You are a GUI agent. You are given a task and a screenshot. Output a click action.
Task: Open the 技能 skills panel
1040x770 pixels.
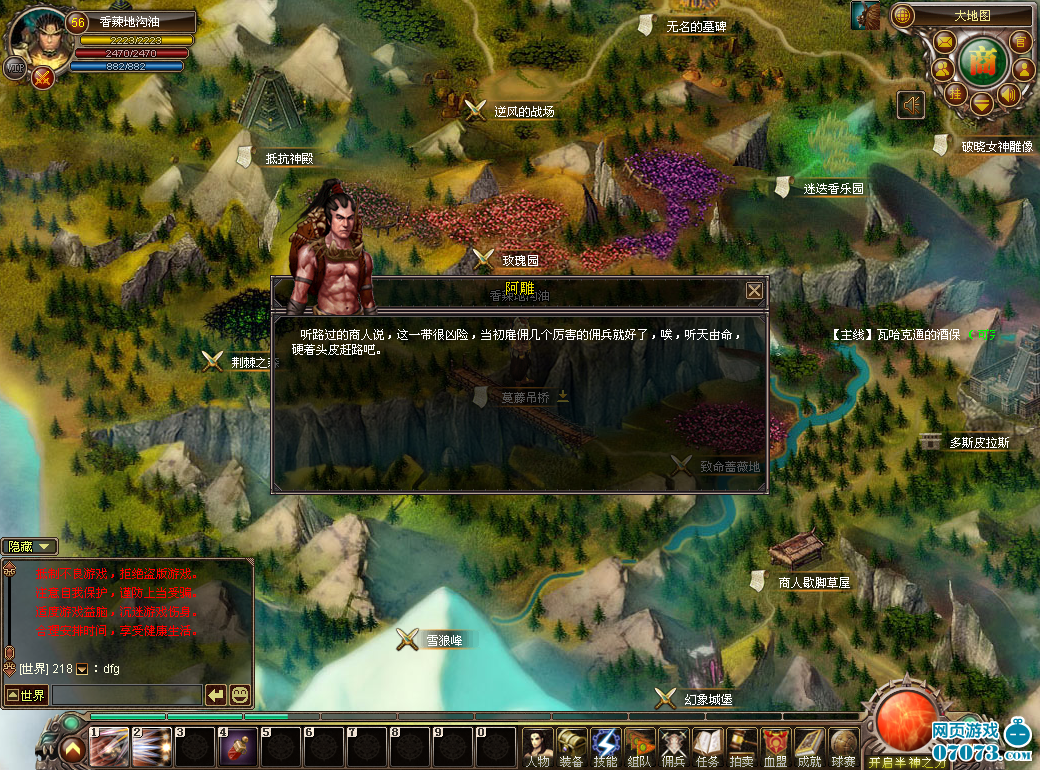click(x=606, y=746)
